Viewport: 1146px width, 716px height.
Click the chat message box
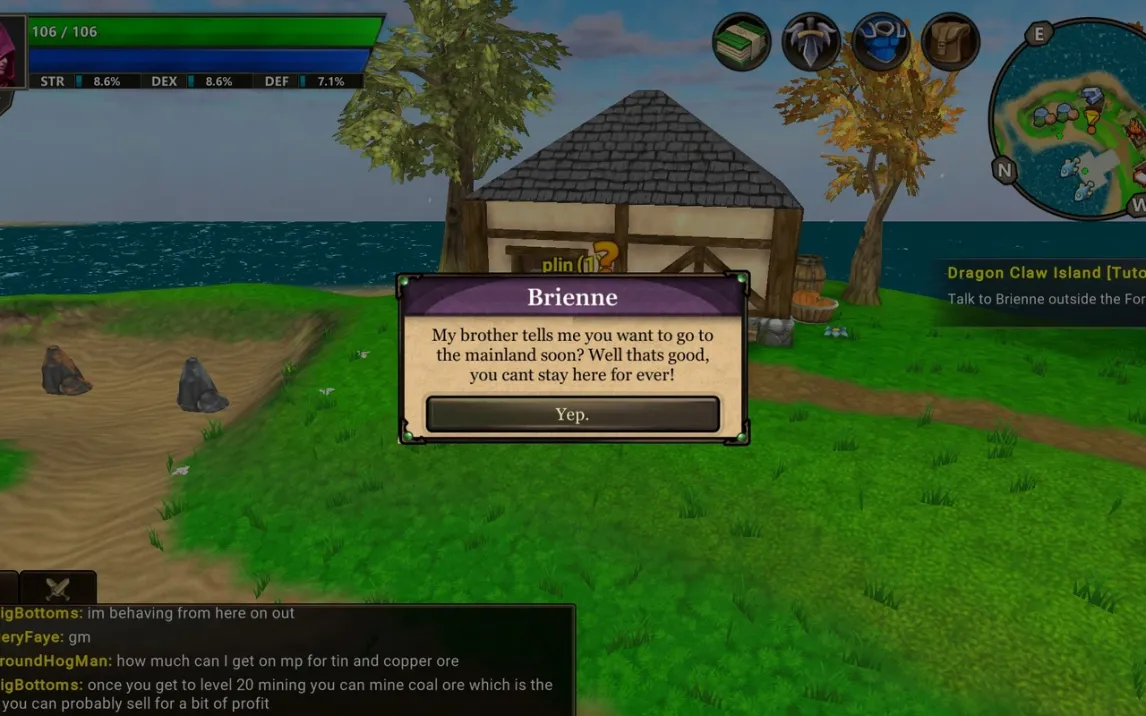coord(286,660)
